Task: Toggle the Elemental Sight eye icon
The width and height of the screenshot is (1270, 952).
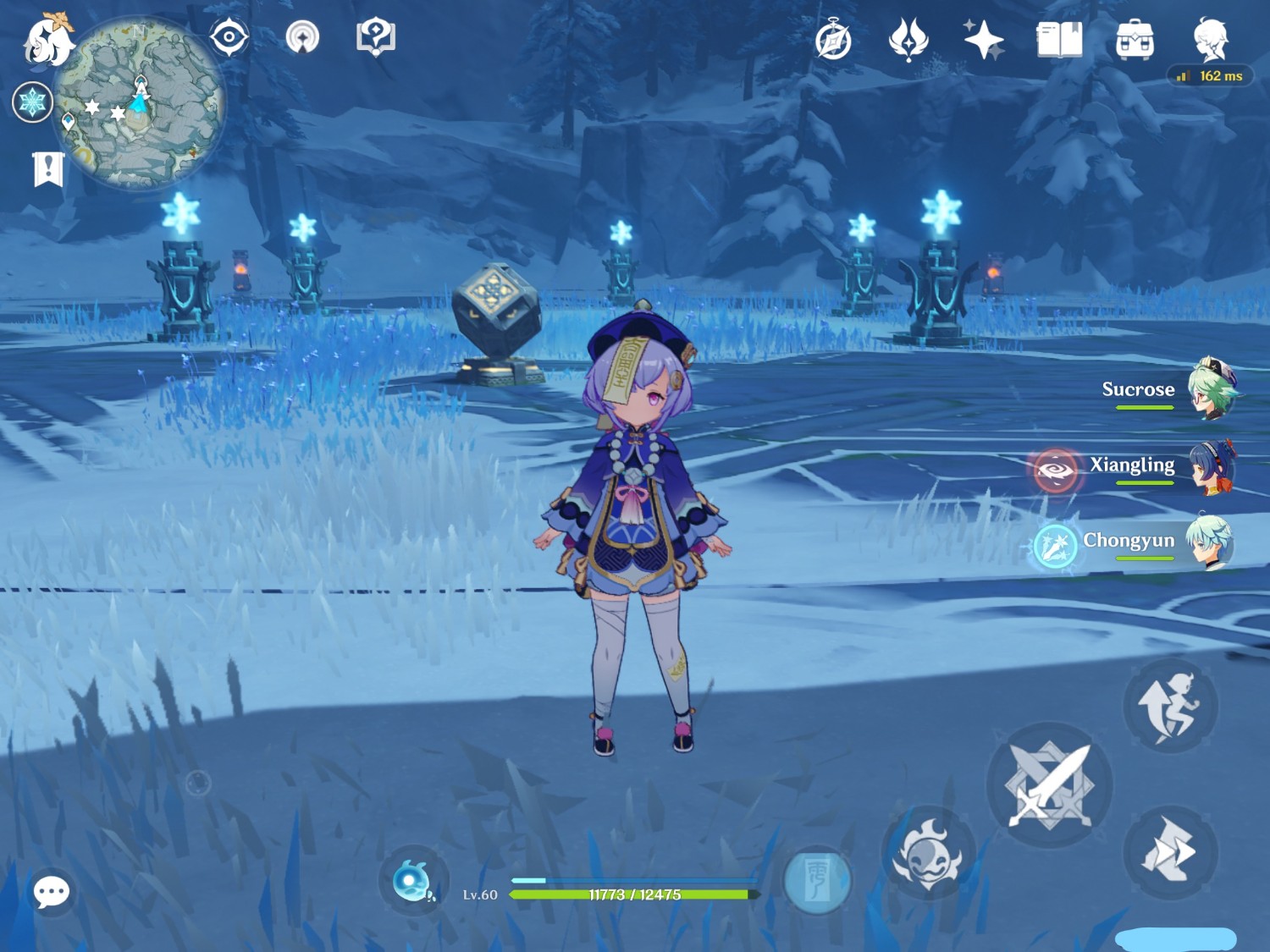Action: [x=229, y=38]
